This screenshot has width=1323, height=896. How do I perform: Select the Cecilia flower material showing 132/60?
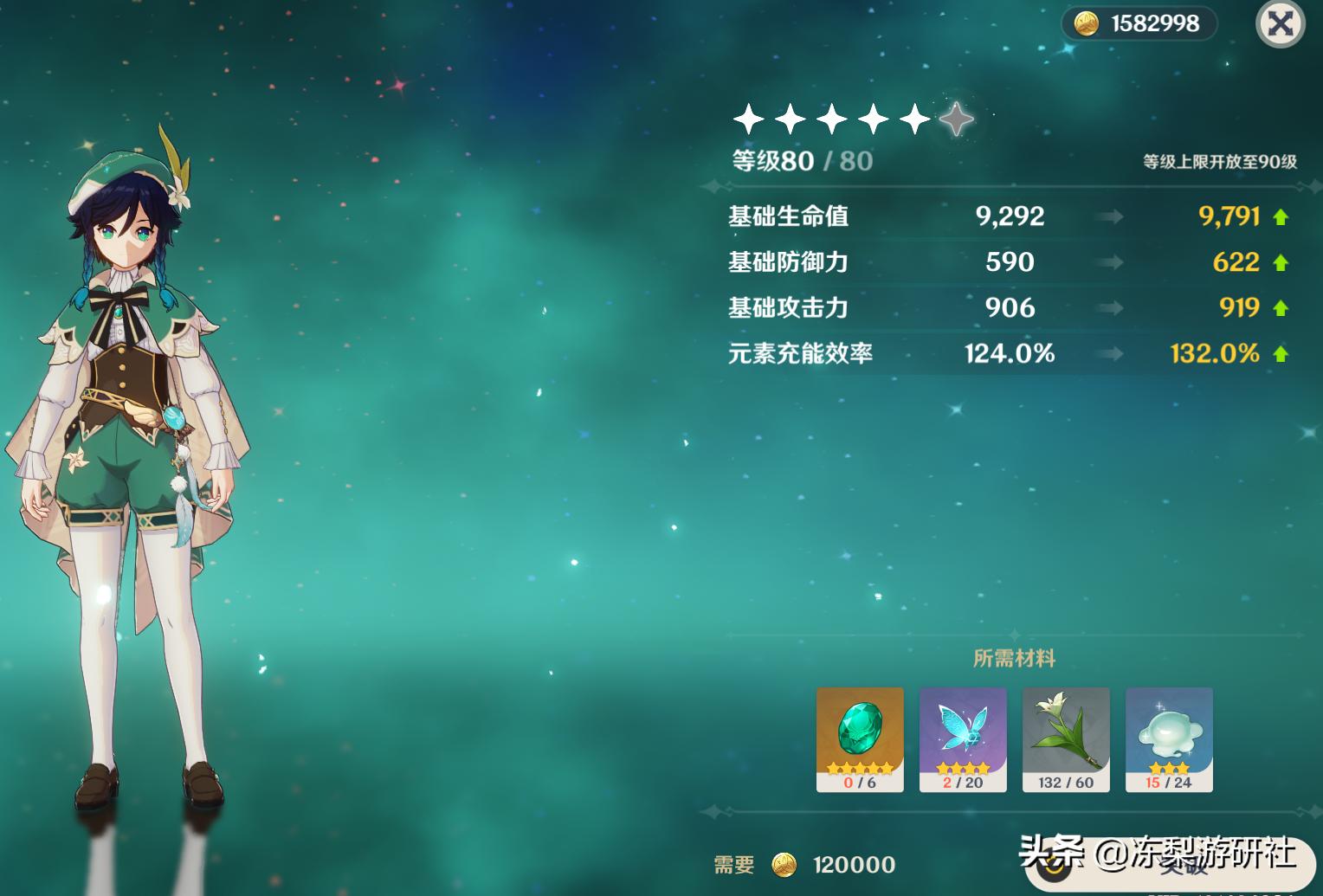tap(1066, 736)
